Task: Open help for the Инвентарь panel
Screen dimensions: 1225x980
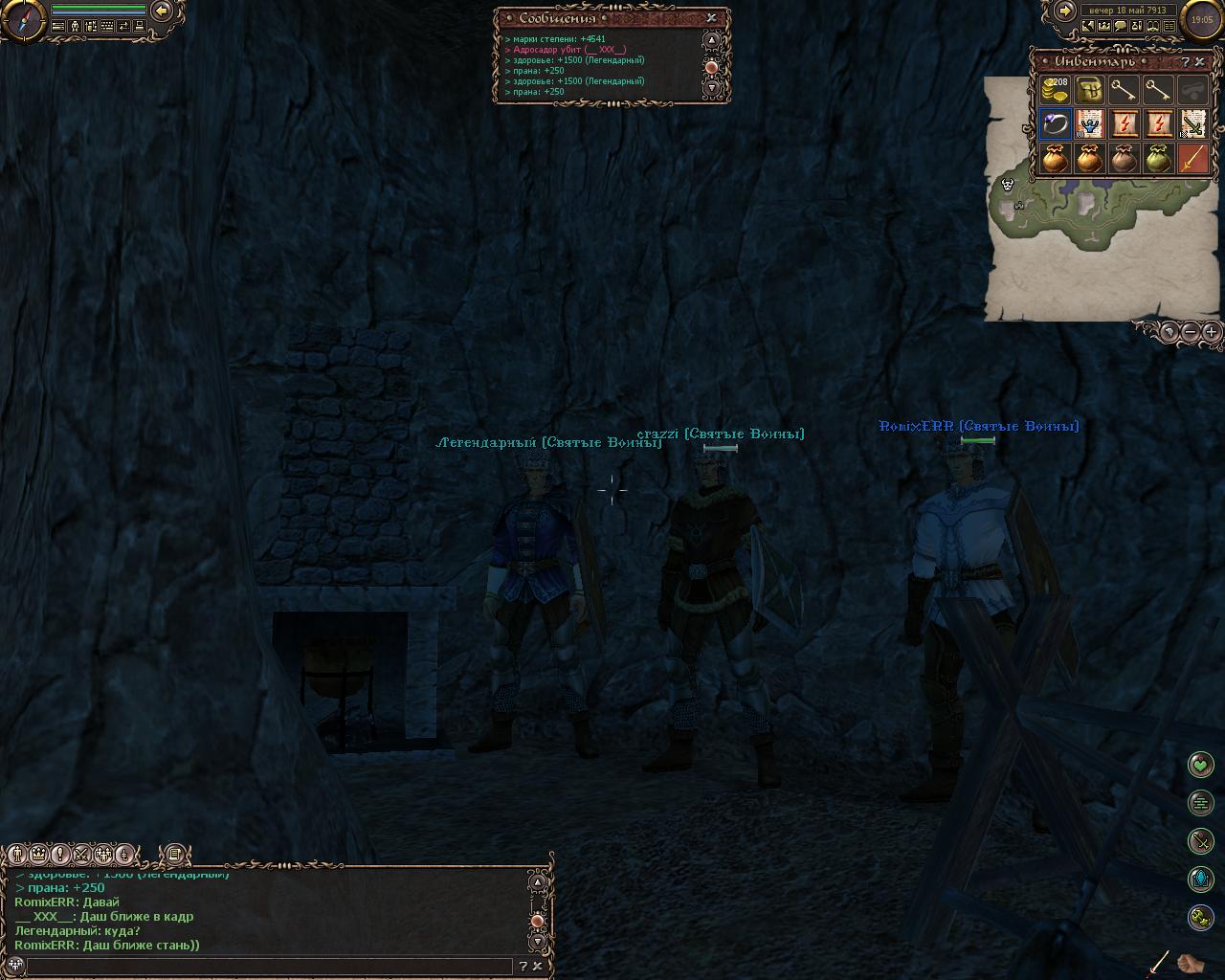Action: [x=1185, y=62]
